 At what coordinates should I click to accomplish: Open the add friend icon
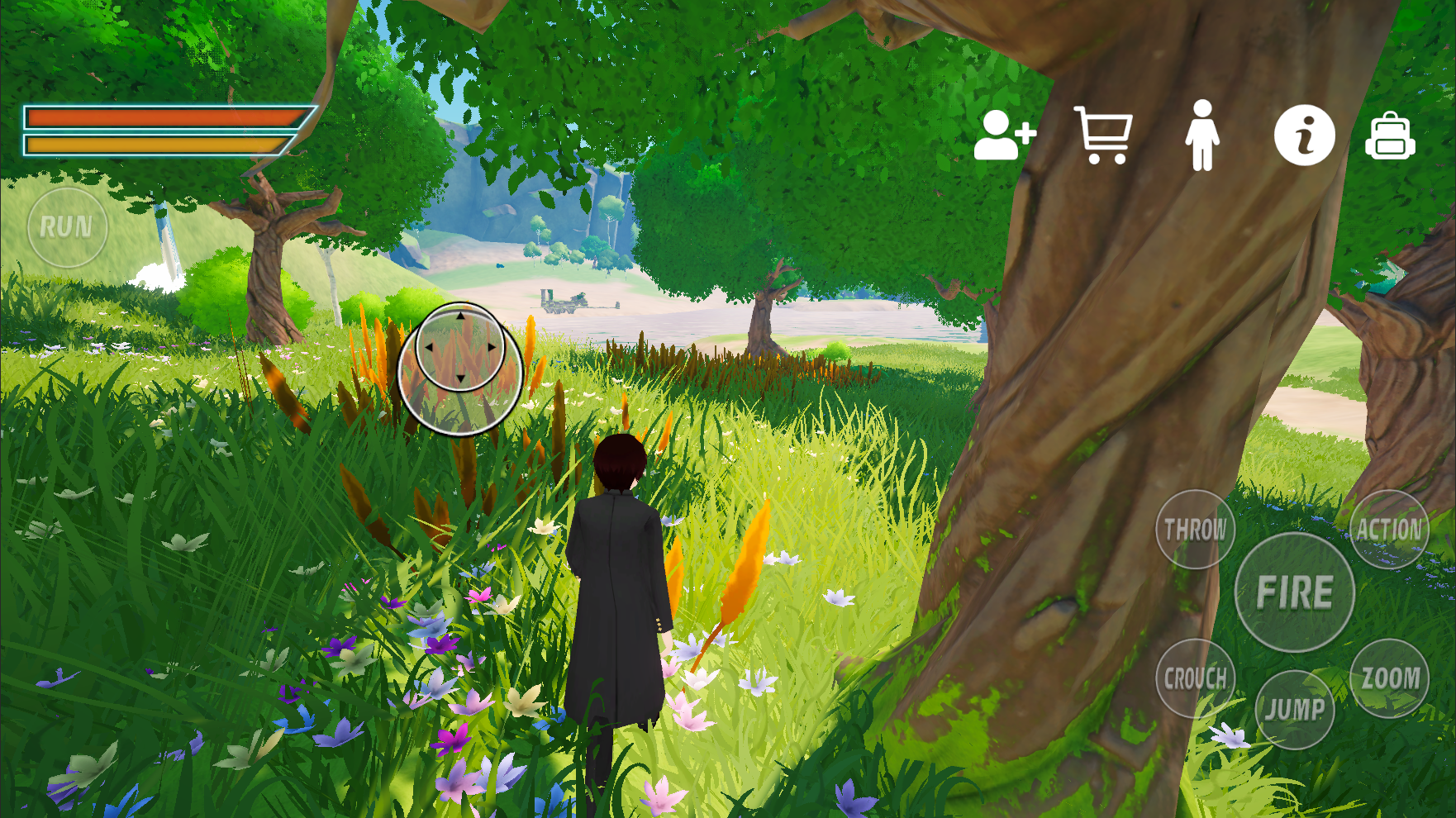point(1003,136)
